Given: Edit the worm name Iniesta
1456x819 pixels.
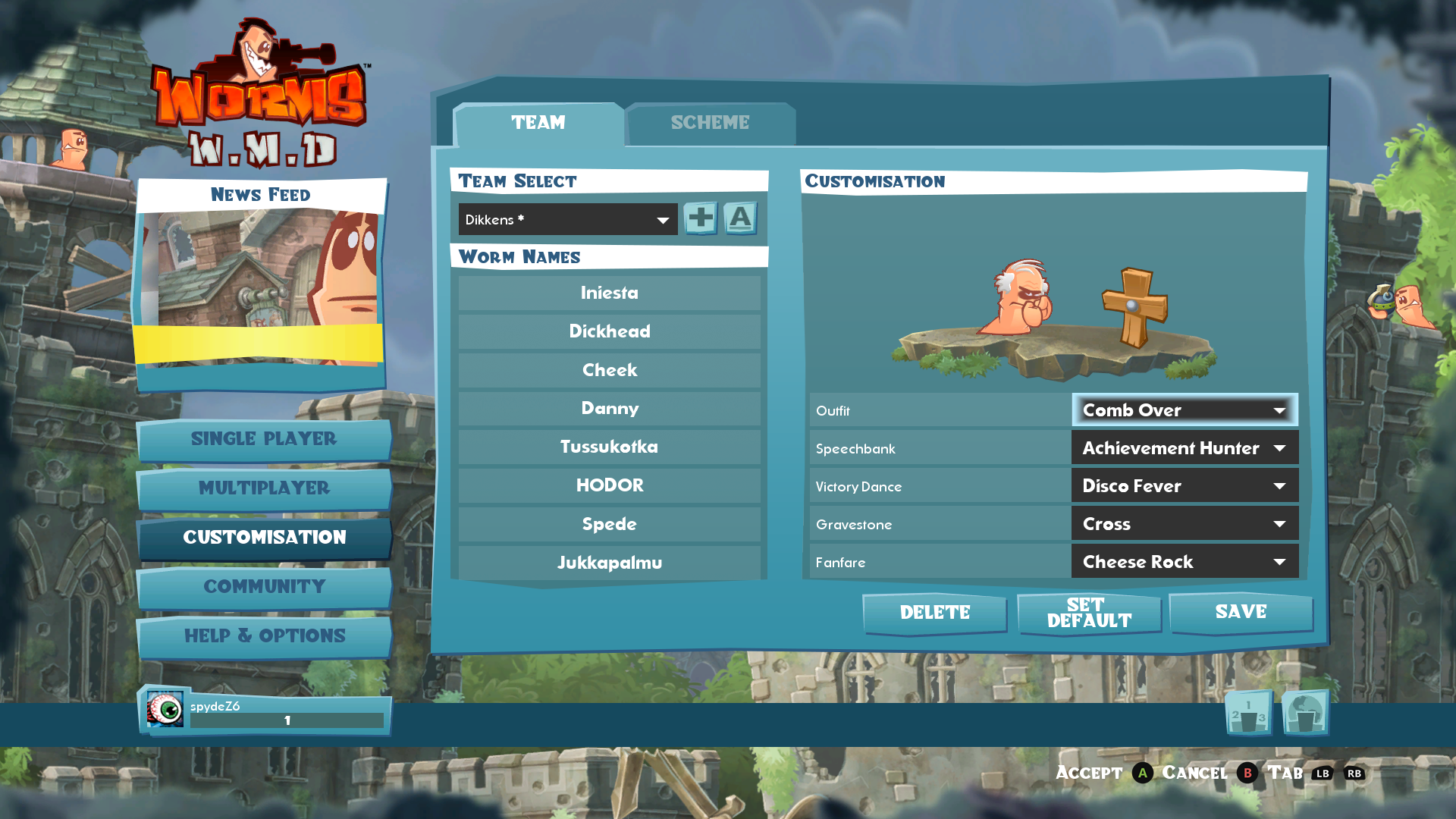Looking at the screenshot, I should (x=609, y=293).
